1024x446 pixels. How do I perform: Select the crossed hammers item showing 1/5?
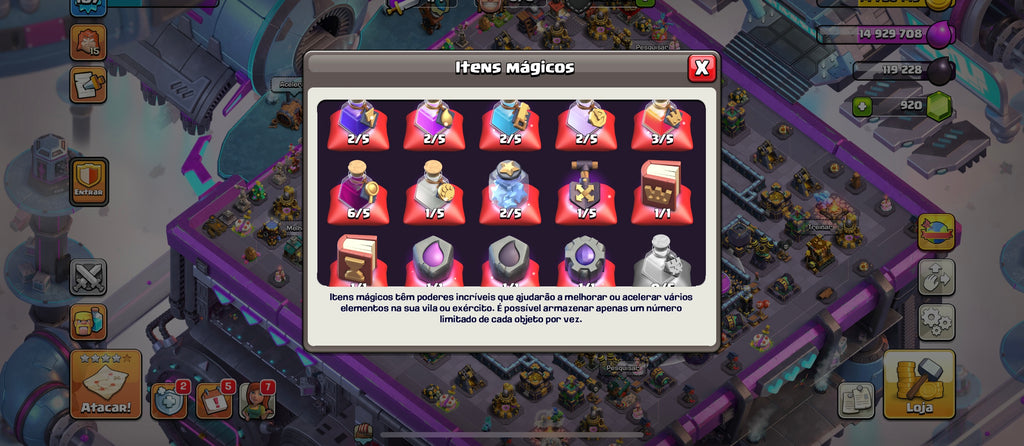tap(586, 191)
